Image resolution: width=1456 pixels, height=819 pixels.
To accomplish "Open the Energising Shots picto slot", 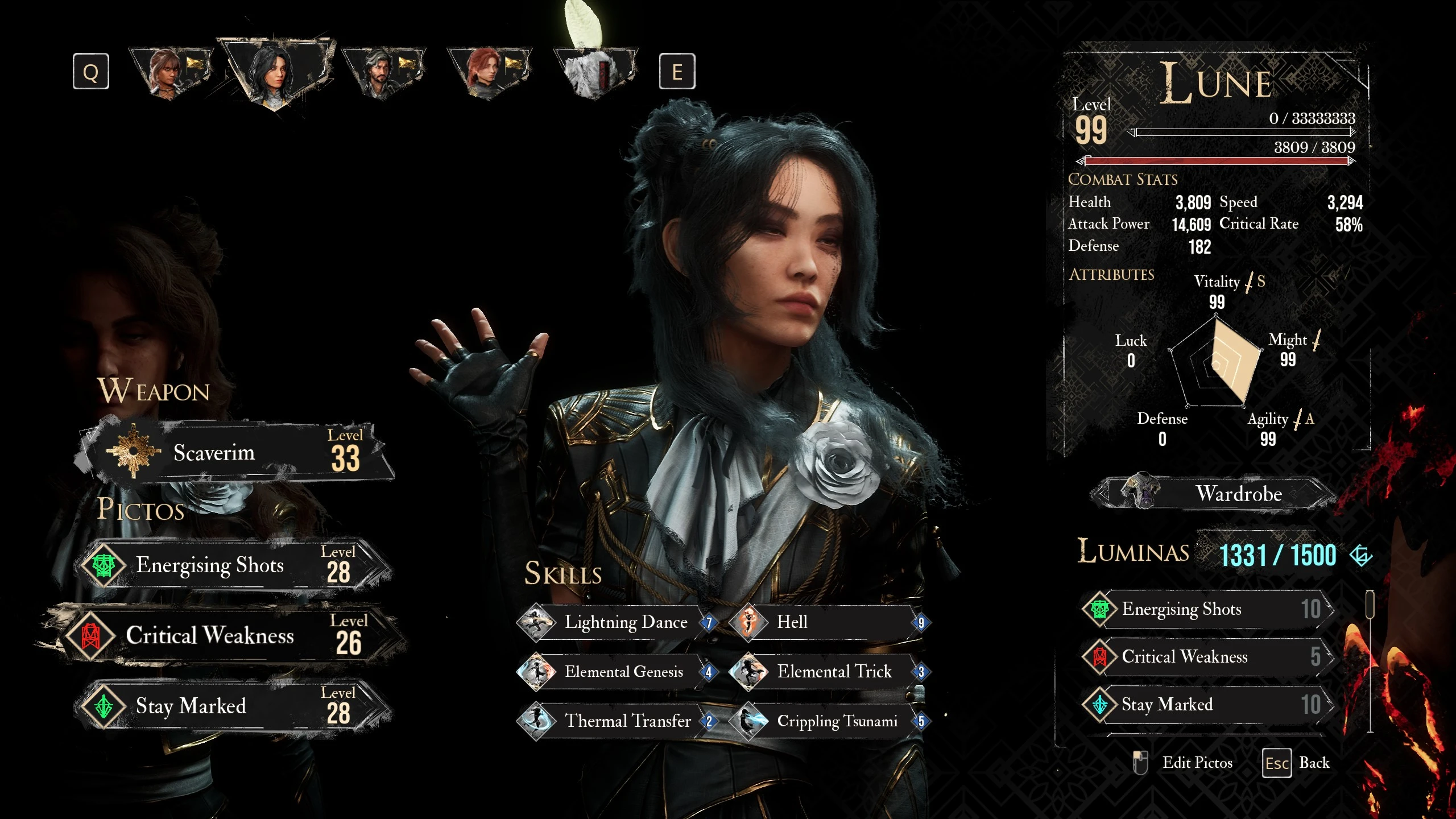I will click(233, 565).
